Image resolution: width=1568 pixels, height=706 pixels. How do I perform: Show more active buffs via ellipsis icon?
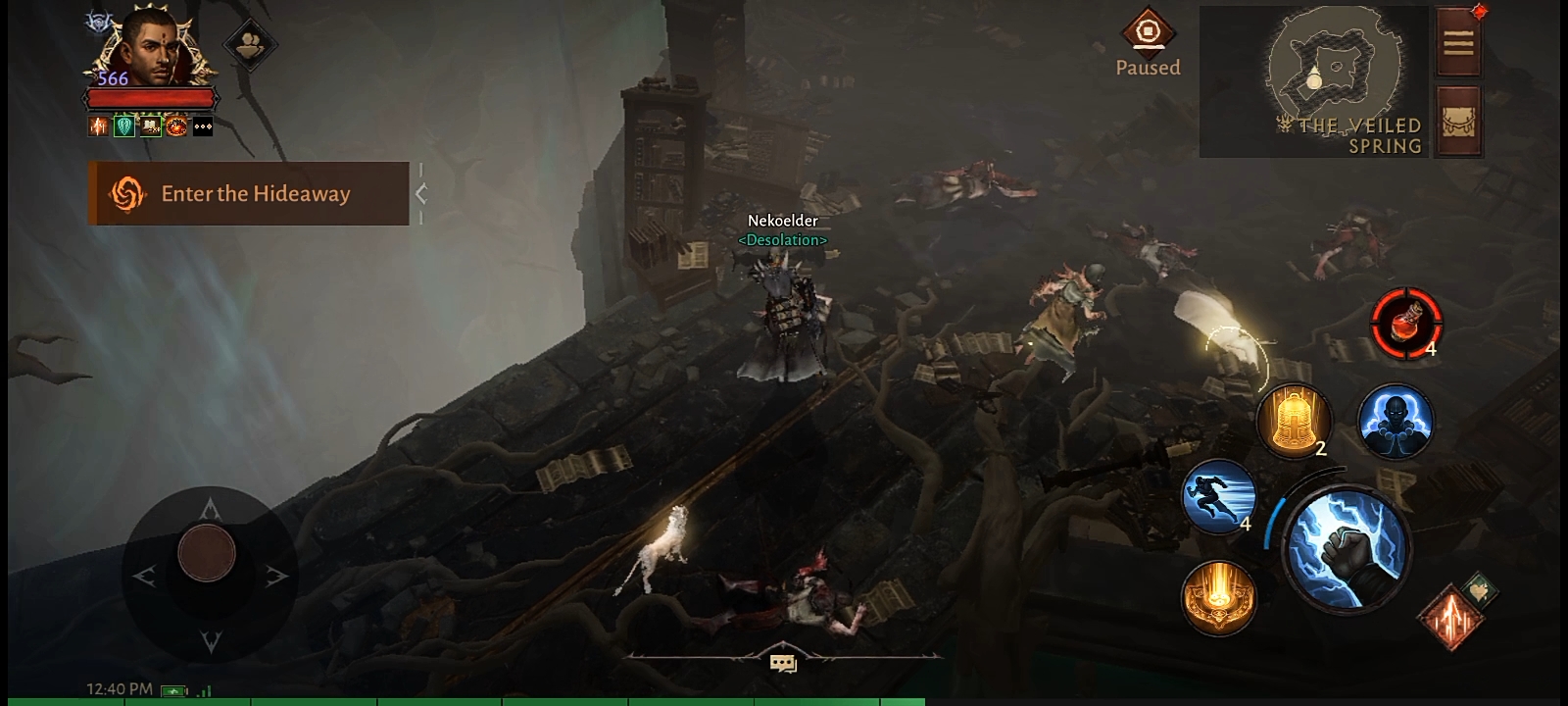pyautogui.click(x=203, y=126)
